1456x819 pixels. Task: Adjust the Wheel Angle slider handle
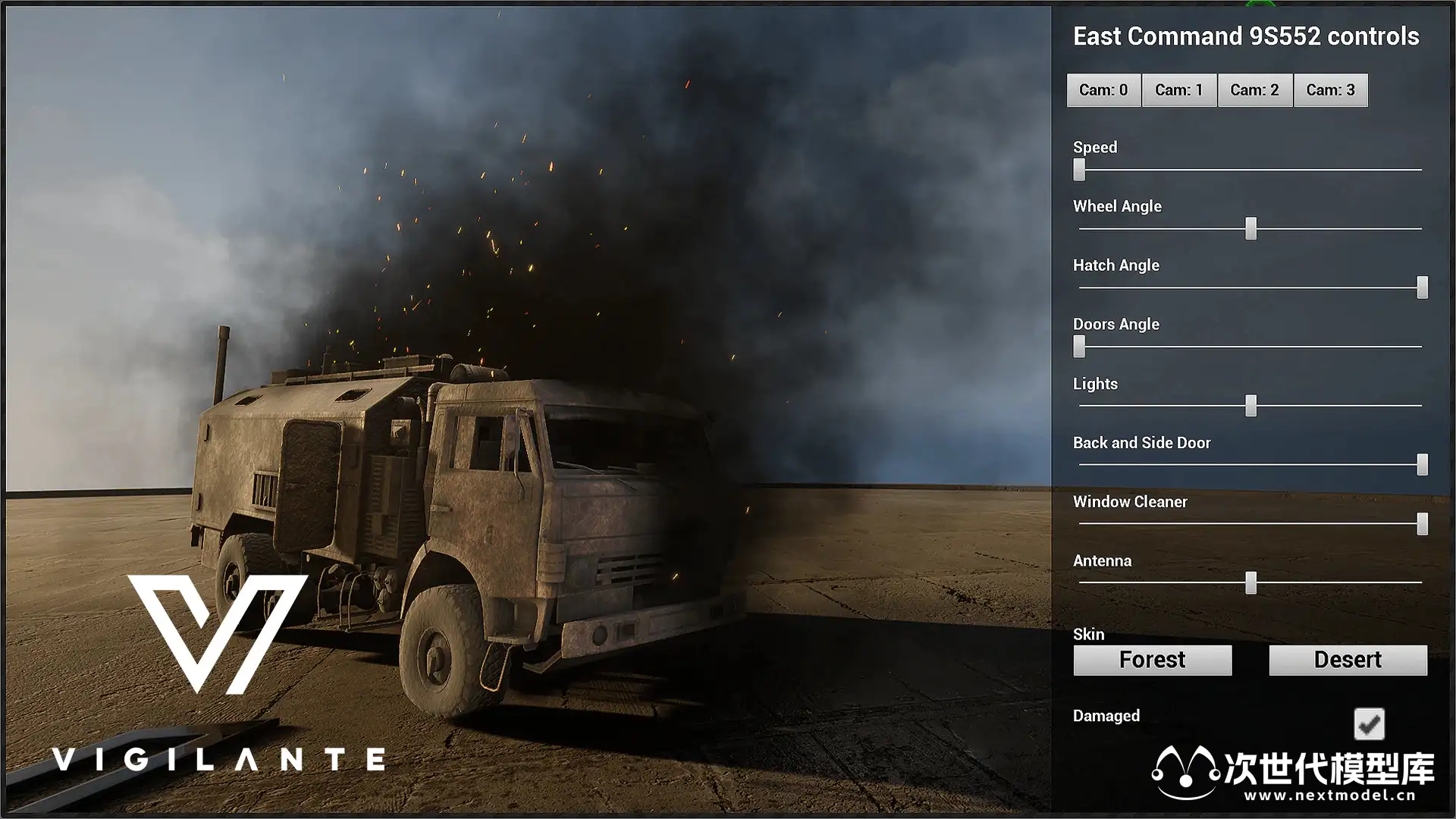[1251, 228]
